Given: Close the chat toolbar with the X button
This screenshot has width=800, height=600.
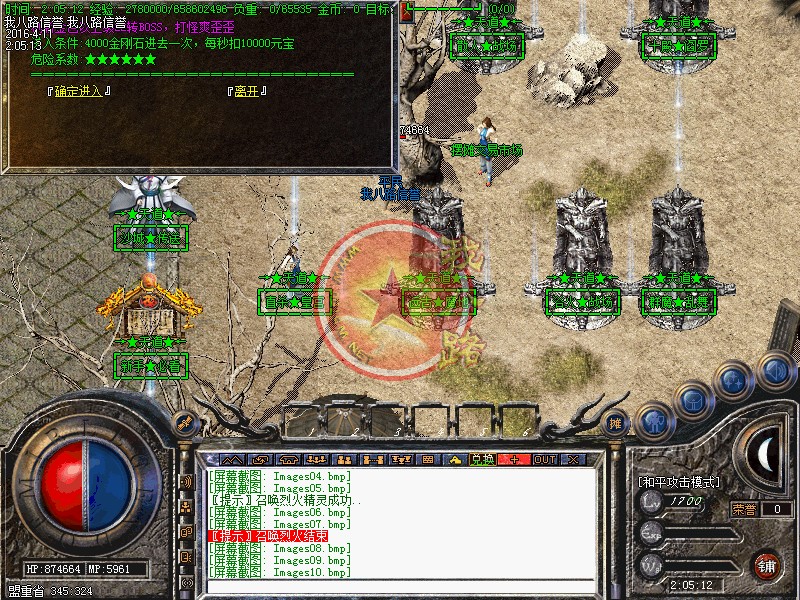Looking at the screenshot, I should pyautogui.click(x=573, y=459).
